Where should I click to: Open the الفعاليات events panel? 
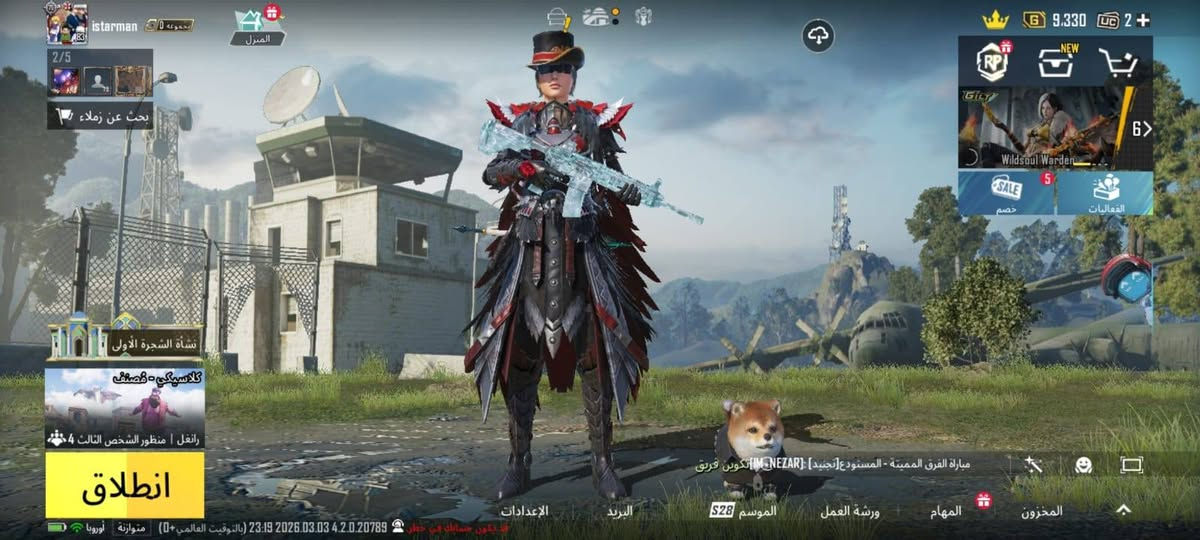[x=1105, y=193]
